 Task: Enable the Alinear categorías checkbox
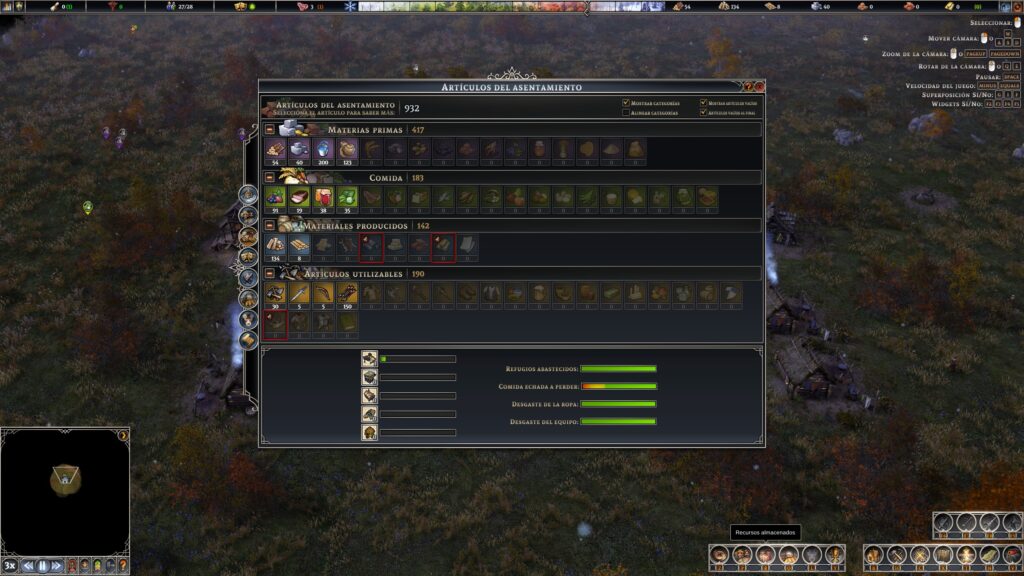pos(626,113)
